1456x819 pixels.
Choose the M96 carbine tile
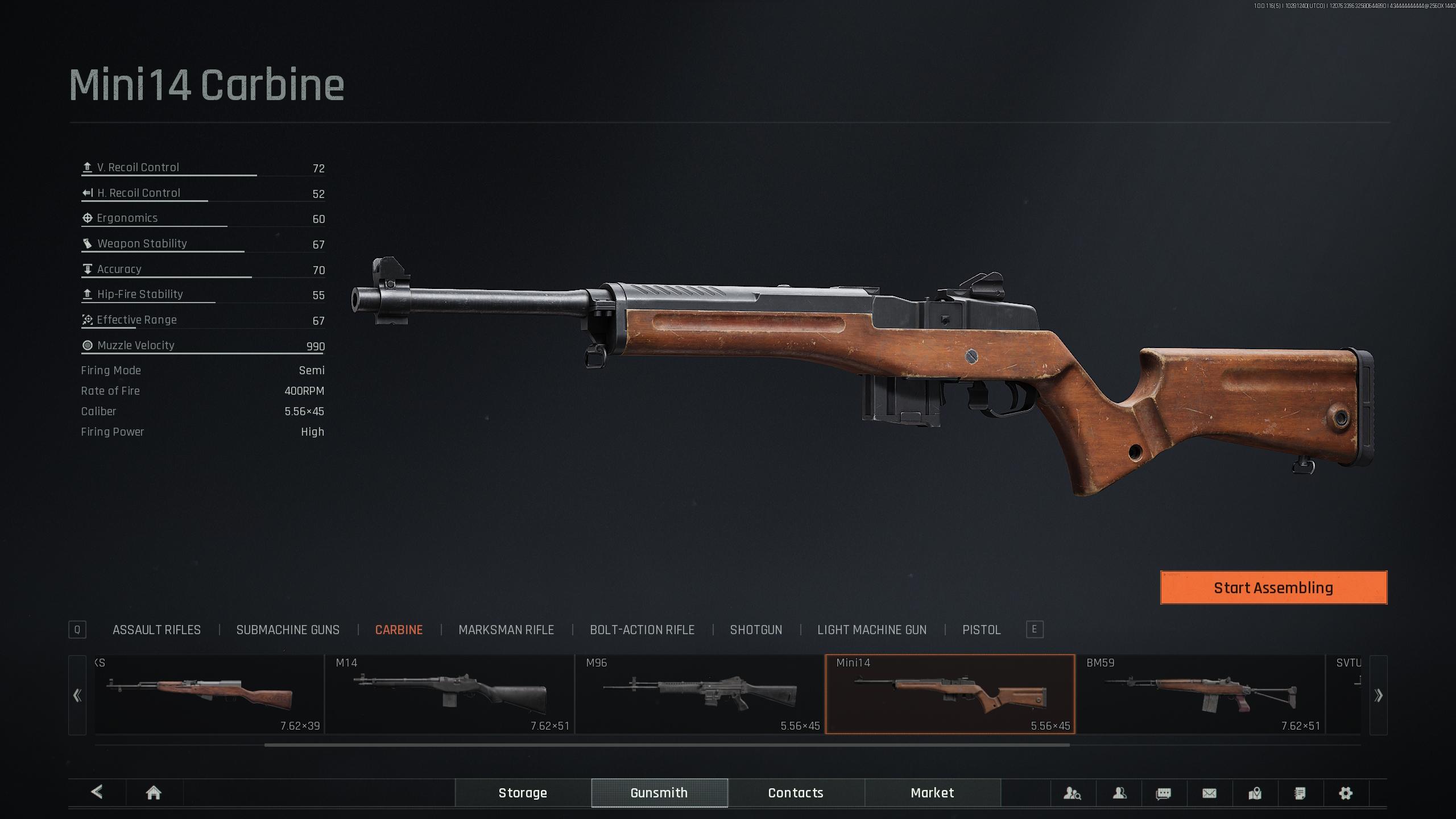pos(700,694)
